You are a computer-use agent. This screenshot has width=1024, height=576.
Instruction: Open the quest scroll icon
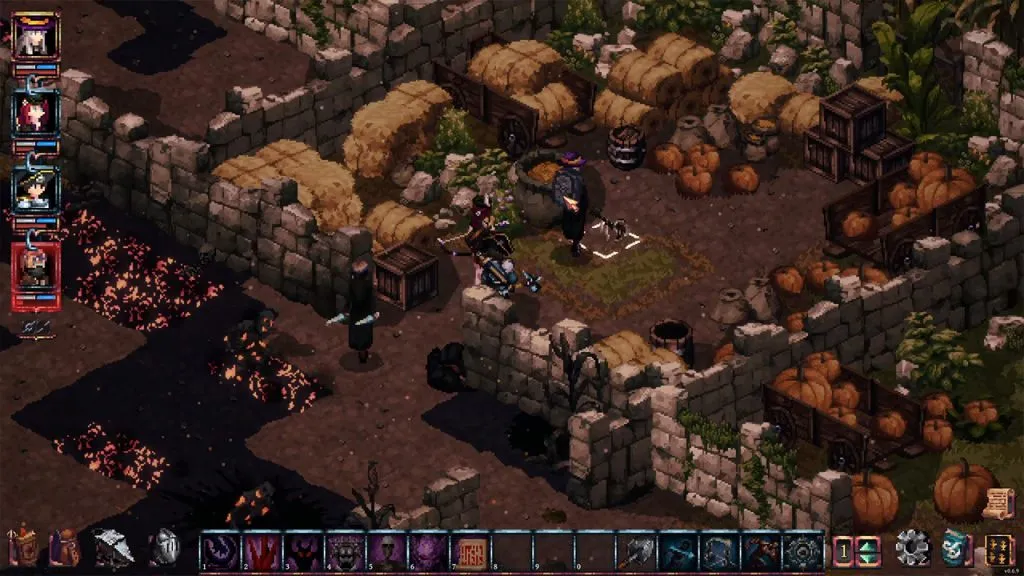click(x=997, y=503)
